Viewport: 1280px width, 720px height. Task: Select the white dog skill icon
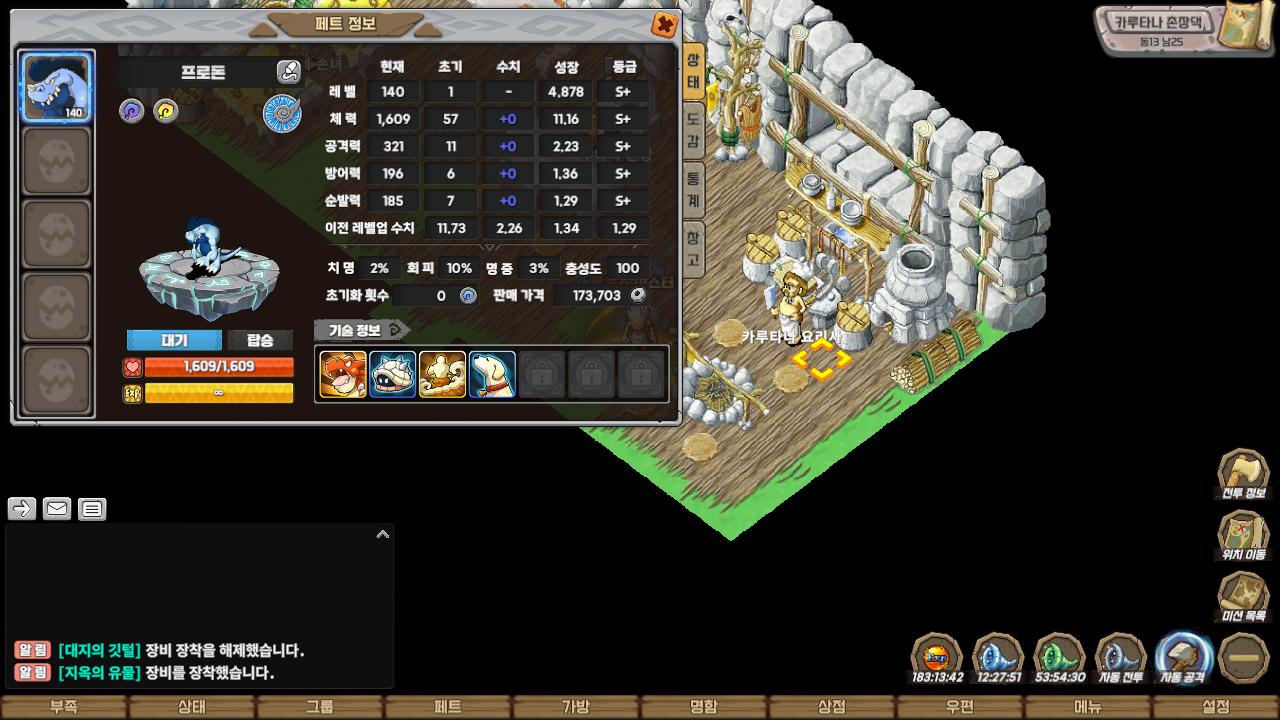pos(492,374)
